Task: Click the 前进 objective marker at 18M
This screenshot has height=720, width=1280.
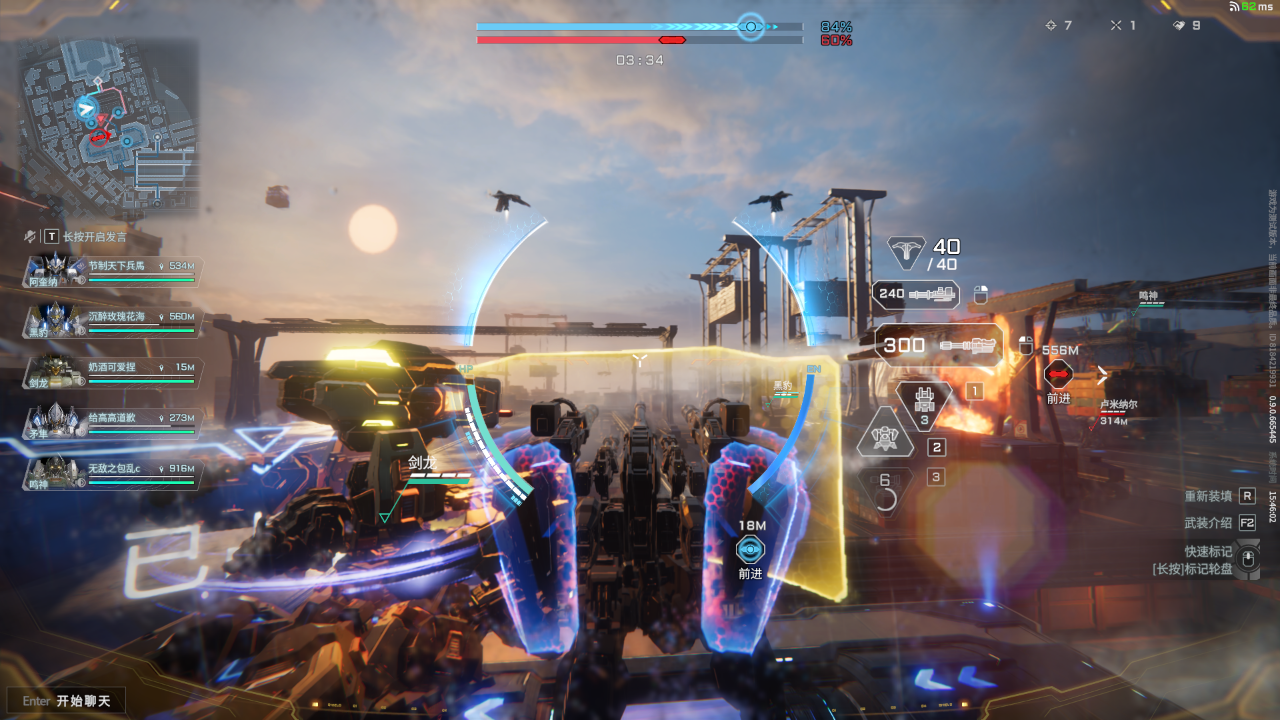Action: click(750, 549)
